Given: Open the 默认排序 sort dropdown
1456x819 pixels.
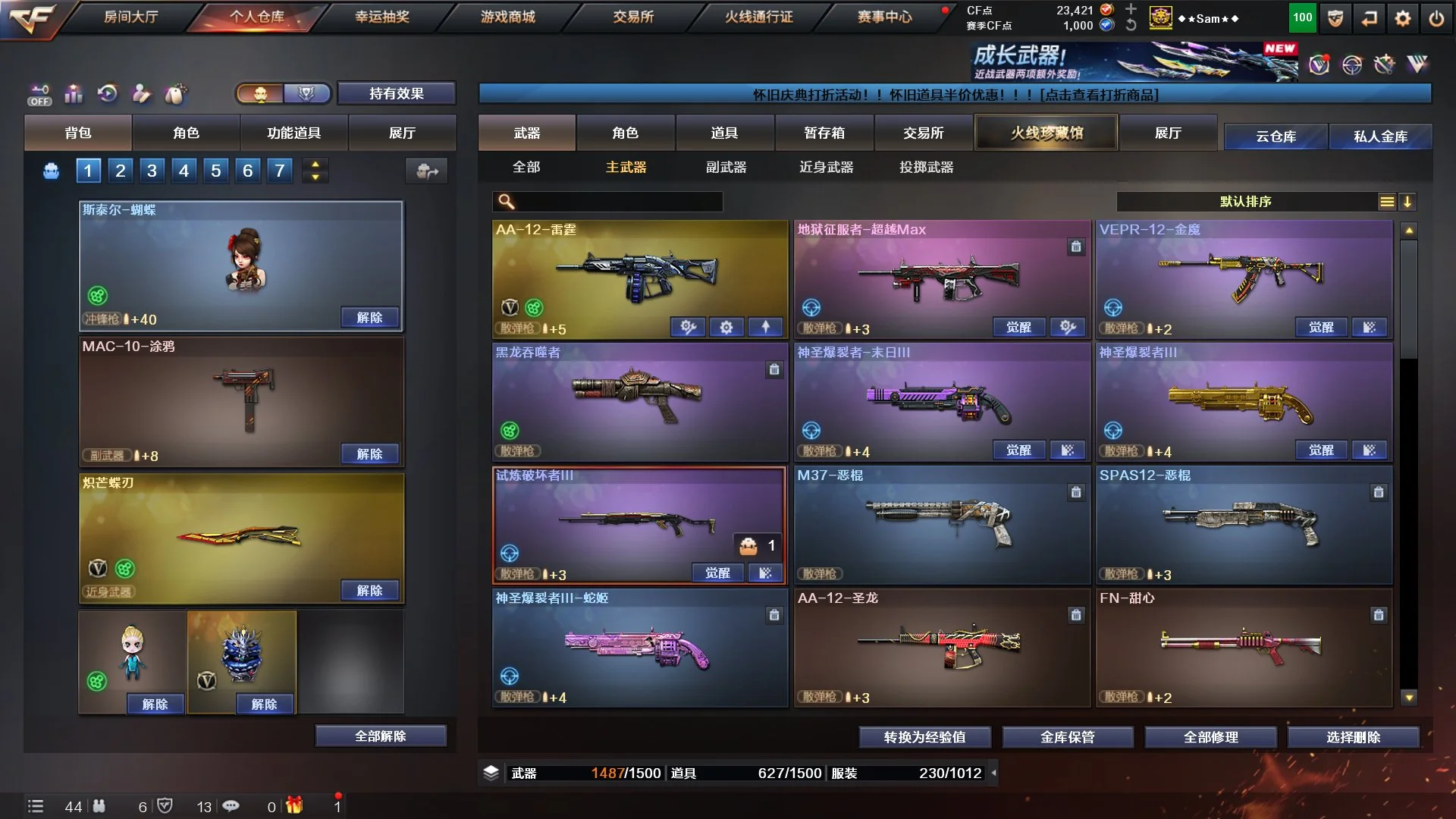Looking at the screenshot, I should [x=1245, y=202].
